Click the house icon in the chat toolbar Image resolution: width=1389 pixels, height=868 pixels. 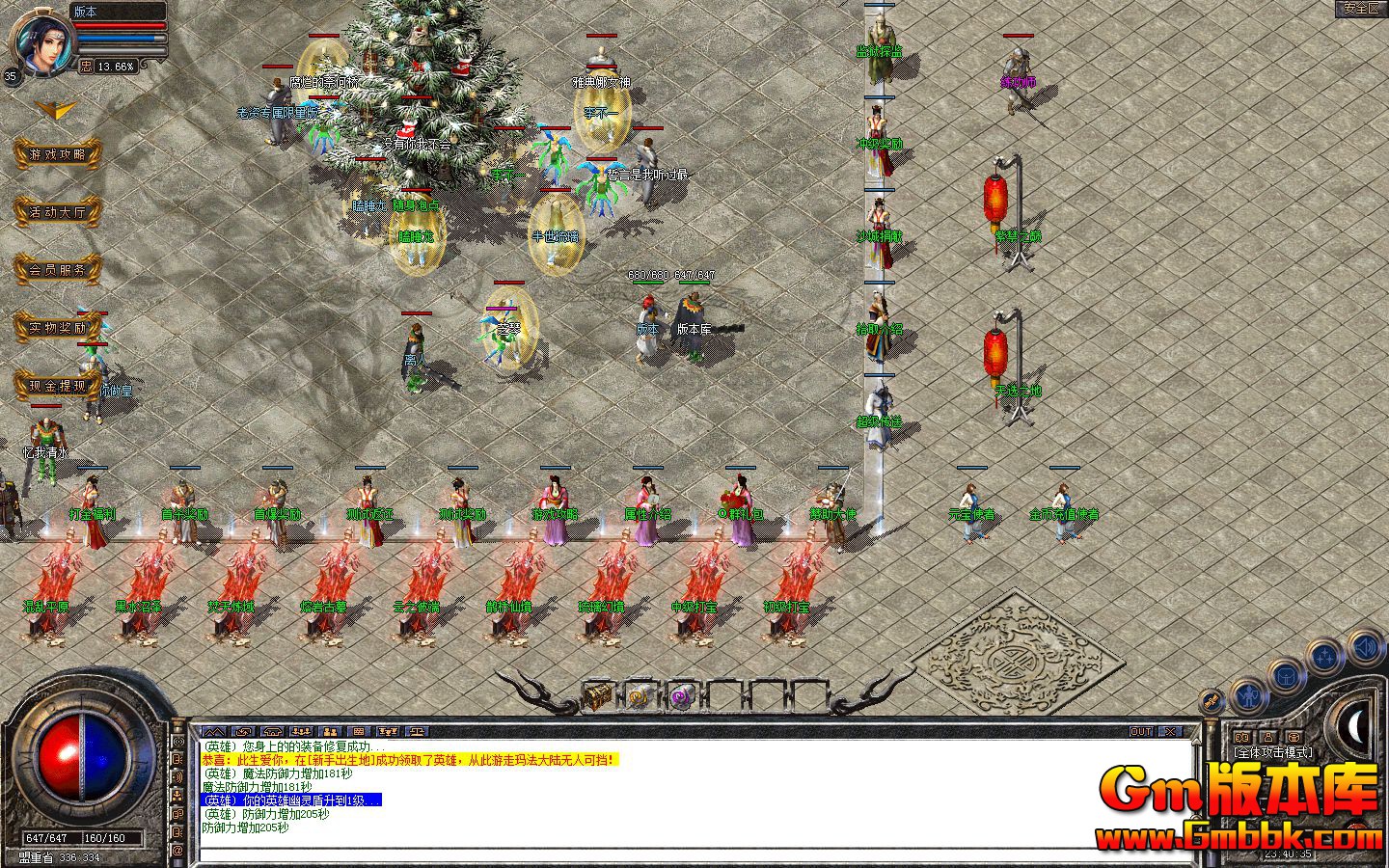(273, 731)
